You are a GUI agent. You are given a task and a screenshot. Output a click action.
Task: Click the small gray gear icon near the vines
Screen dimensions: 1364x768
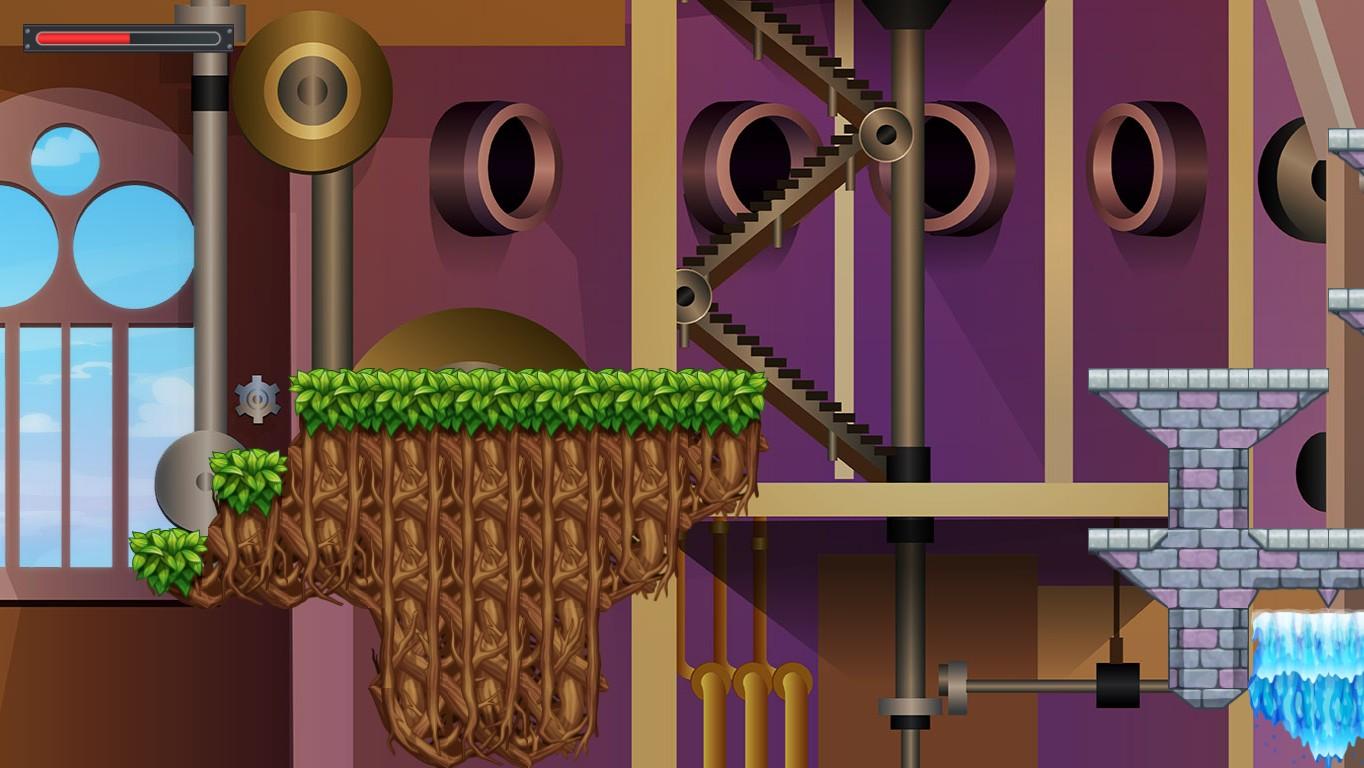[256, 397]
